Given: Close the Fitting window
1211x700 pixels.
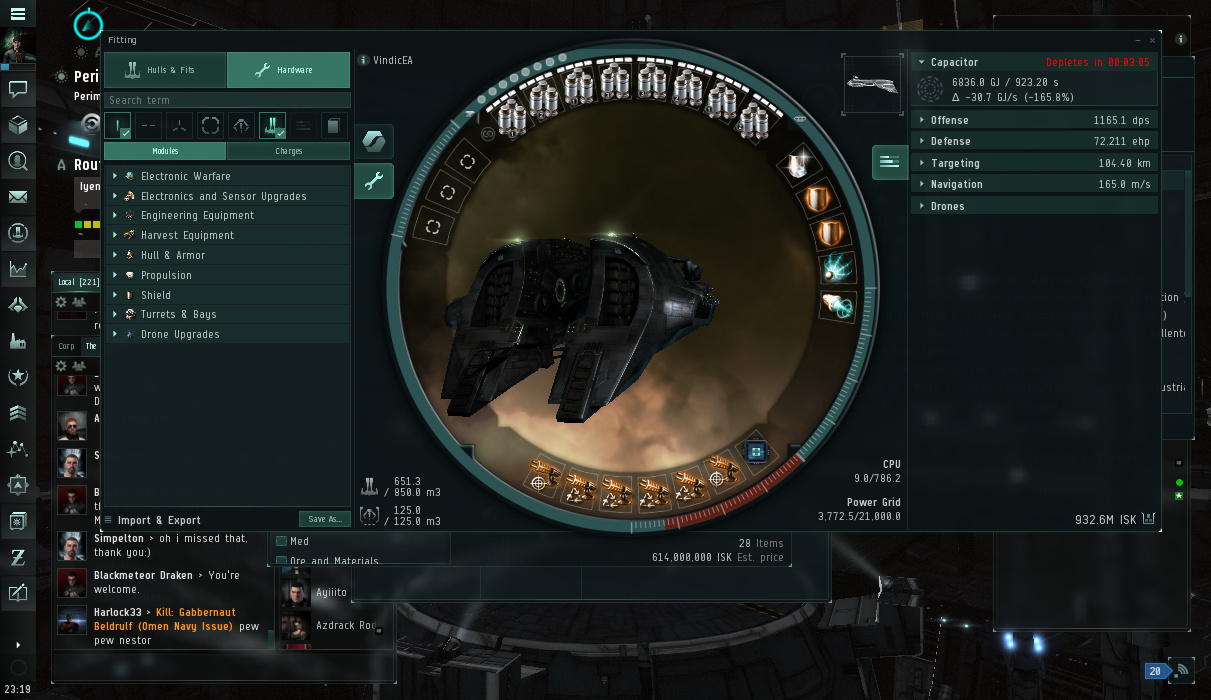Looking at the screenshot, I should pyautogui.click(x=1152, y=40).
